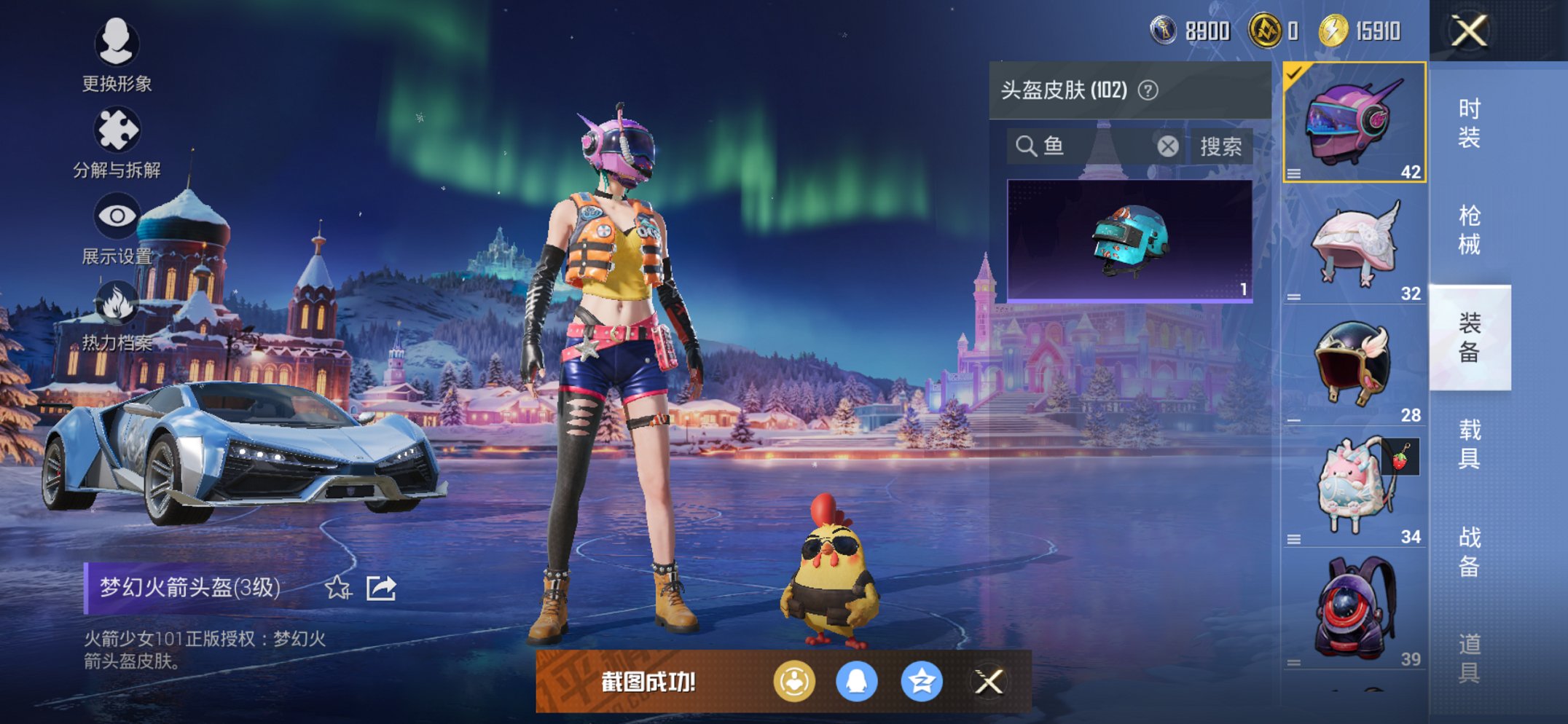The width and height of the screenshot is (1568, 724).
Task: Select the pink winged helmet slot
Action: (x=1354, y=244)
